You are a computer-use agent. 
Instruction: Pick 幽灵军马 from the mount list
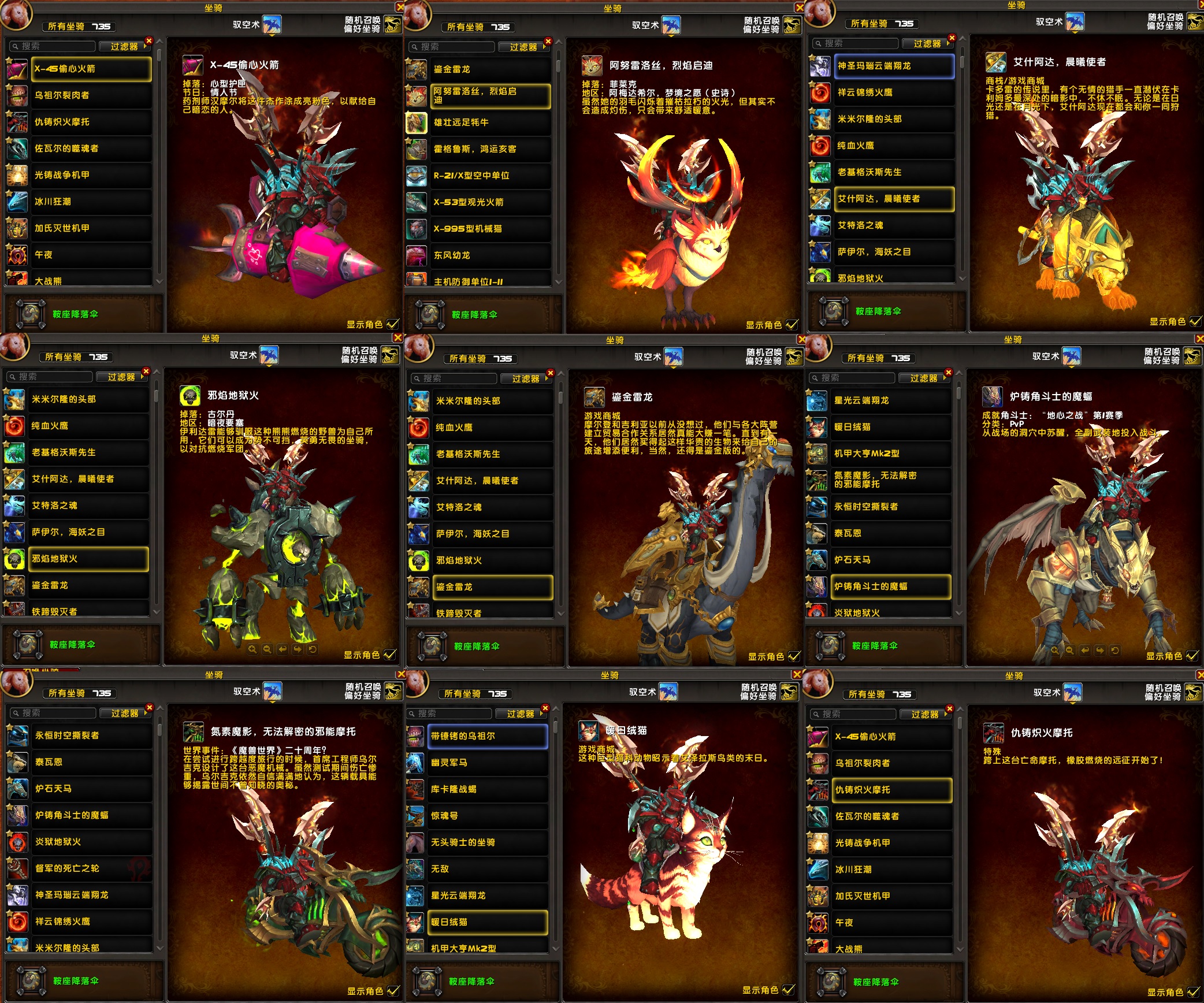click(487, 763)
